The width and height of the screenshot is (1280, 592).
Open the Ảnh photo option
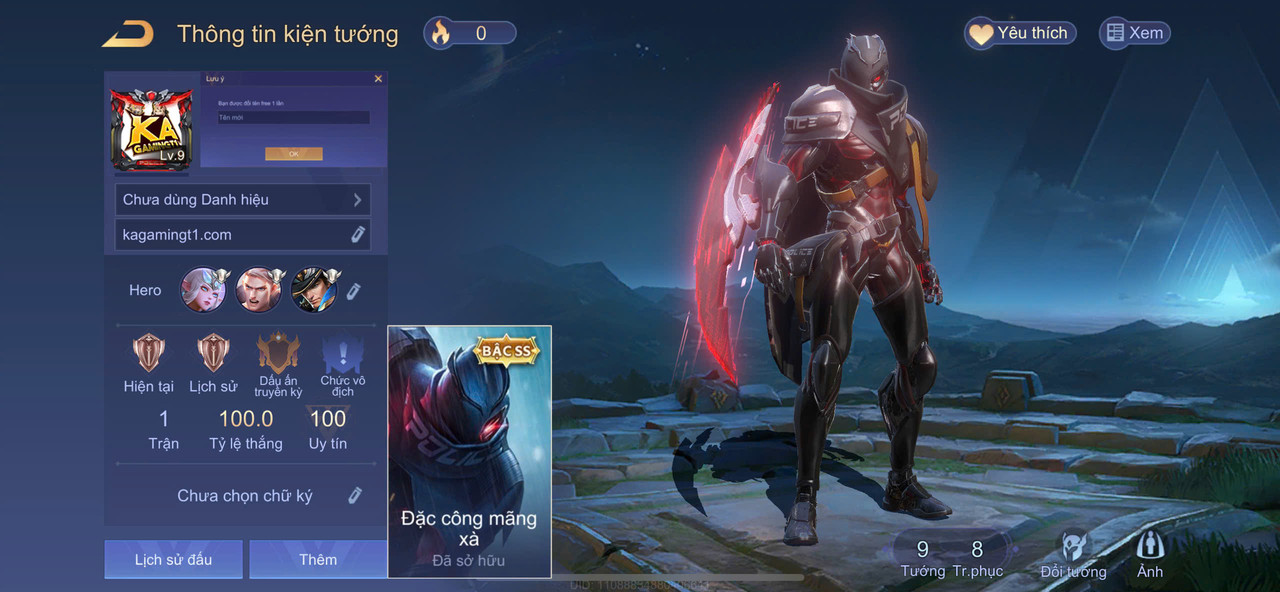click(x=1150, y=555)
